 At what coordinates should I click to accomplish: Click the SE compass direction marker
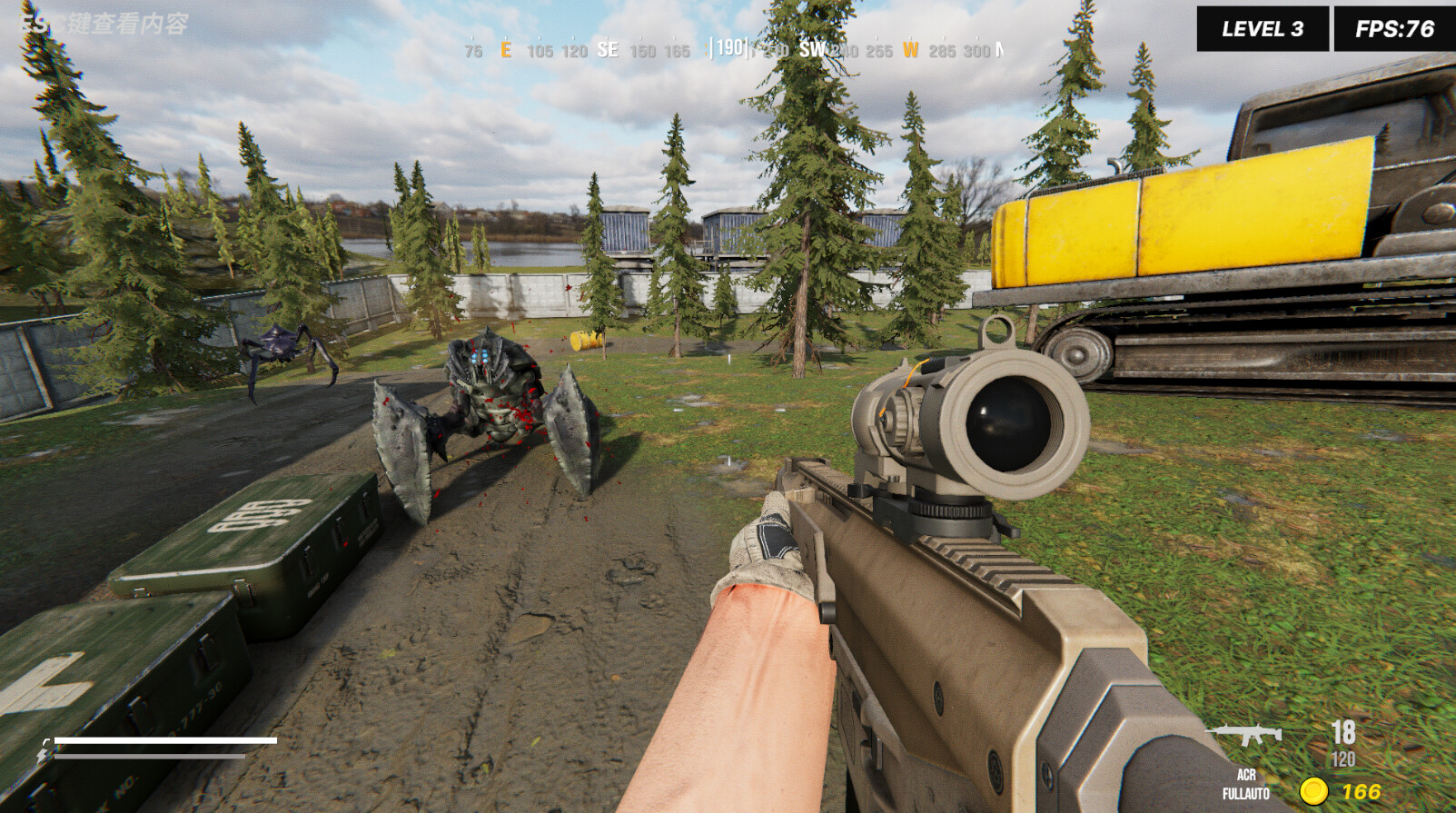tap(608, 50)
